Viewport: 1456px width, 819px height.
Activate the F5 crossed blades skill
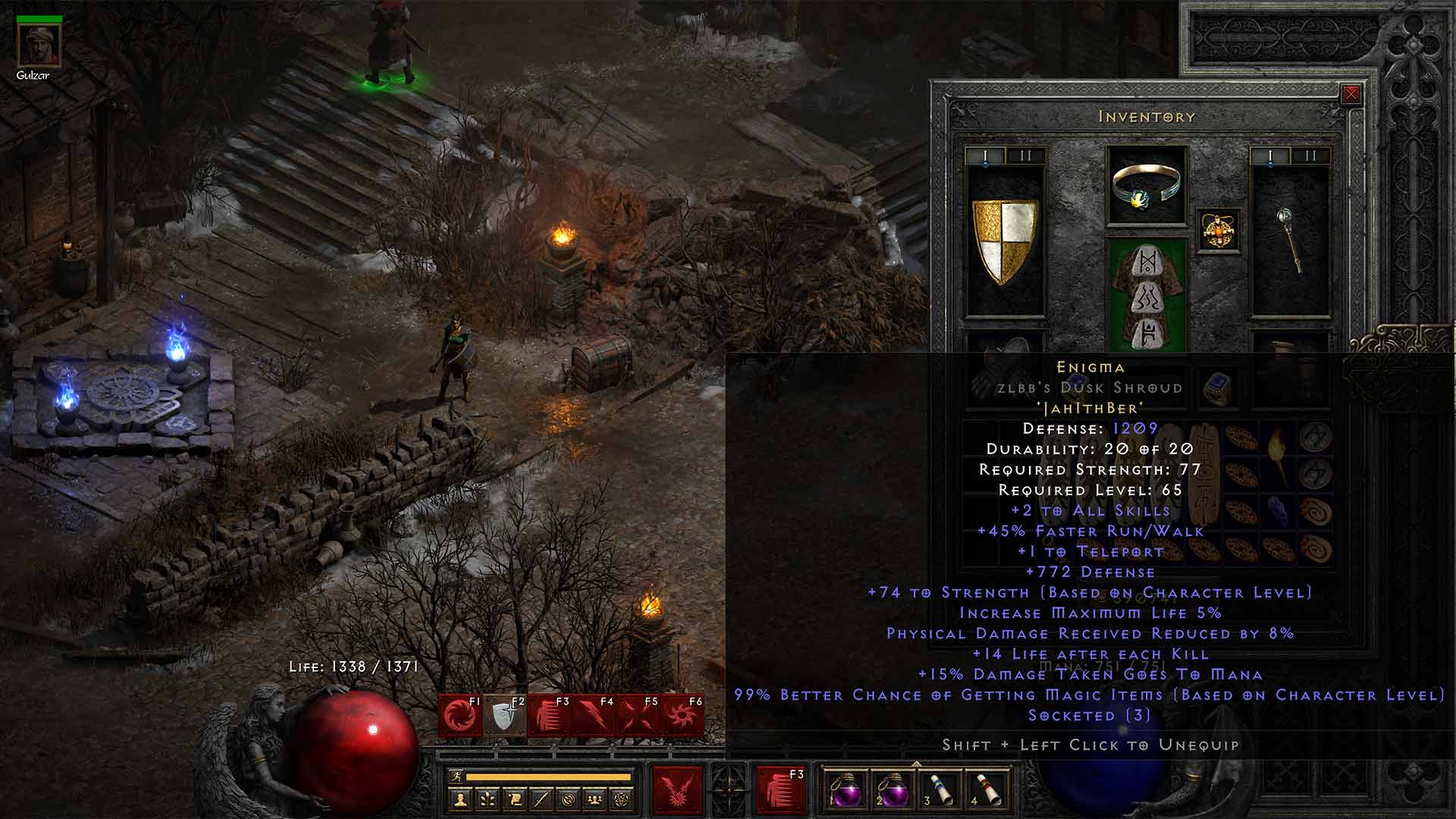point(639,715)
